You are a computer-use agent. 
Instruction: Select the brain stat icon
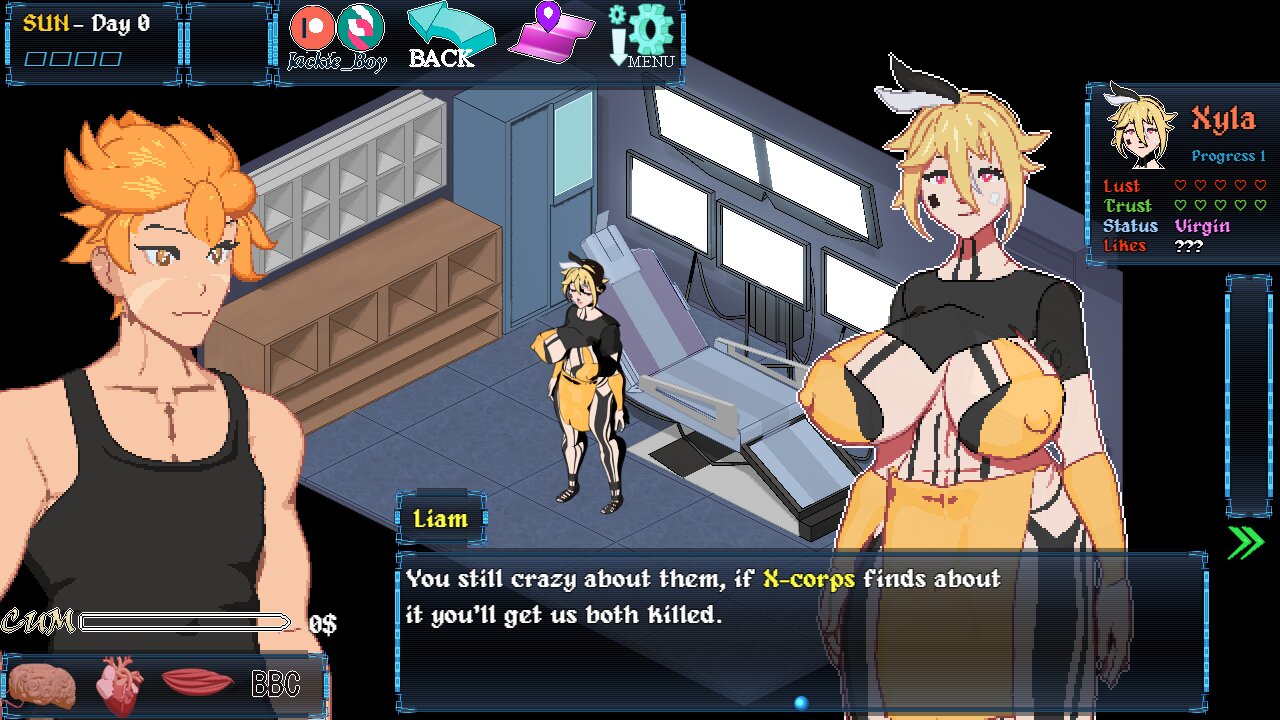[42, 686]
